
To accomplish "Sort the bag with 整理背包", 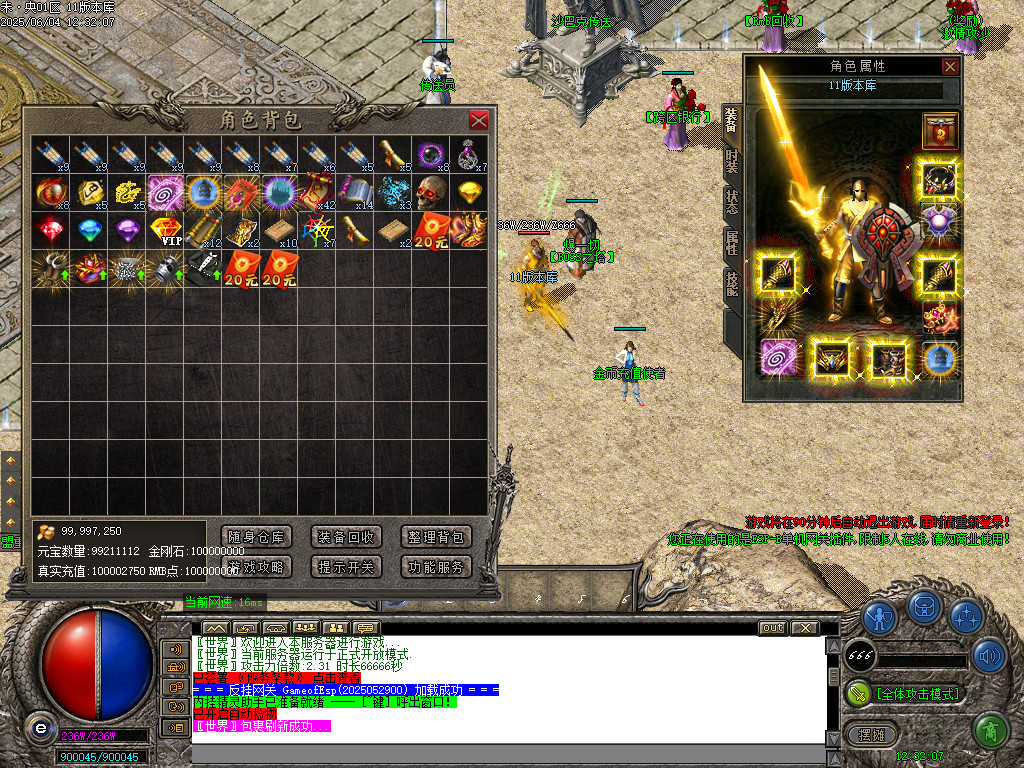I will click(x=436, y=537).
